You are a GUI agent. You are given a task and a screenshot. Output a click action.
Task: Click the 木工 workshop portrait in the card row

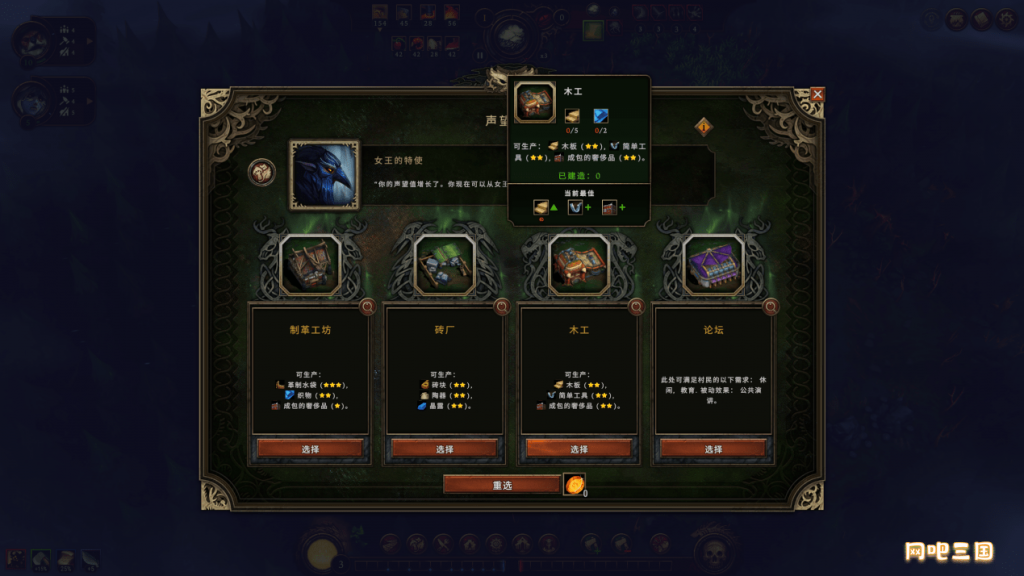coord(578,264)
